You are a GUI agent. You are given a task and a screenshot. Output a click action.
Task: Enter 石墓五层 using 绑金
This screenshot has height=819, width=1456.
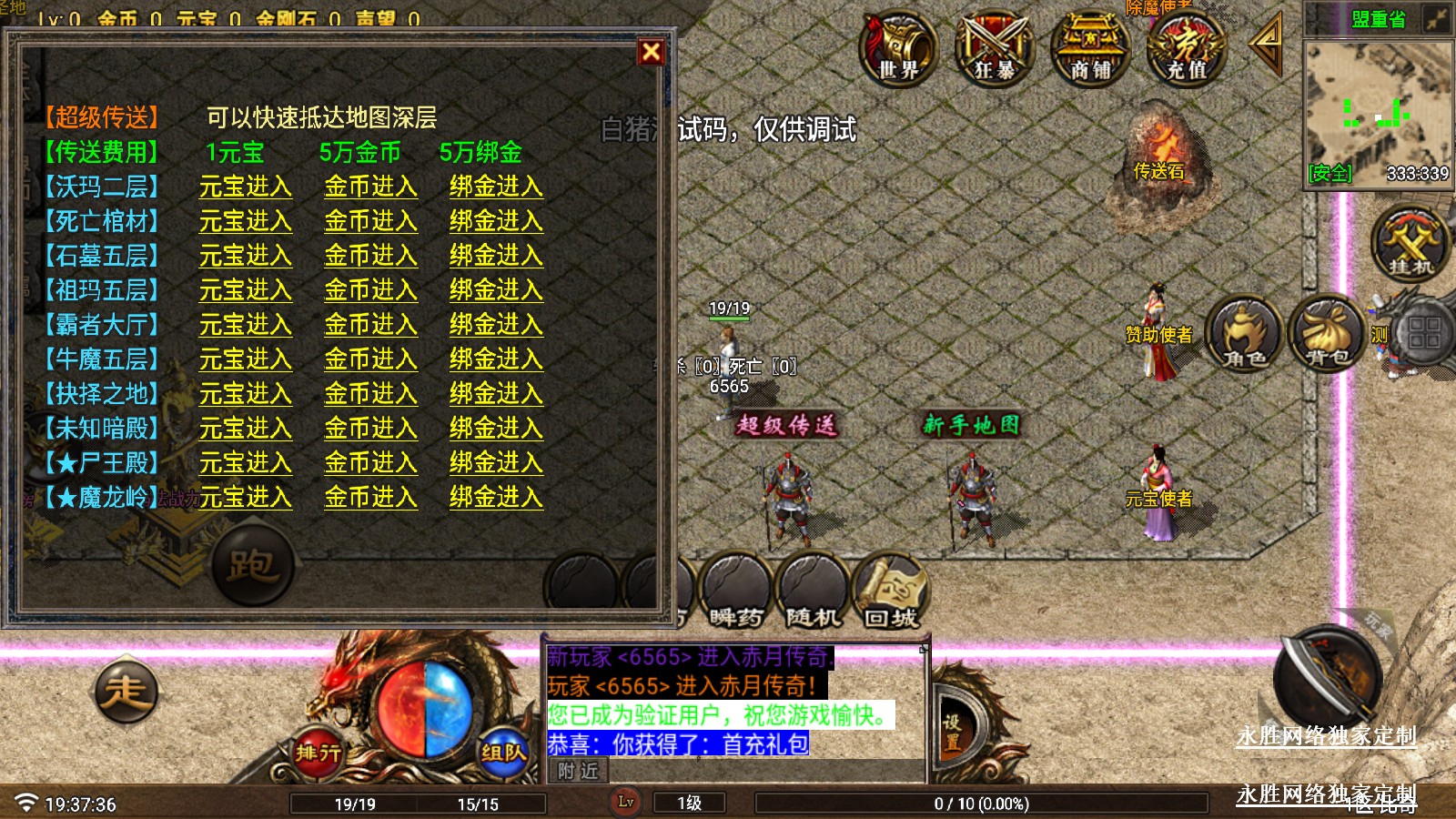click(496, 256)
